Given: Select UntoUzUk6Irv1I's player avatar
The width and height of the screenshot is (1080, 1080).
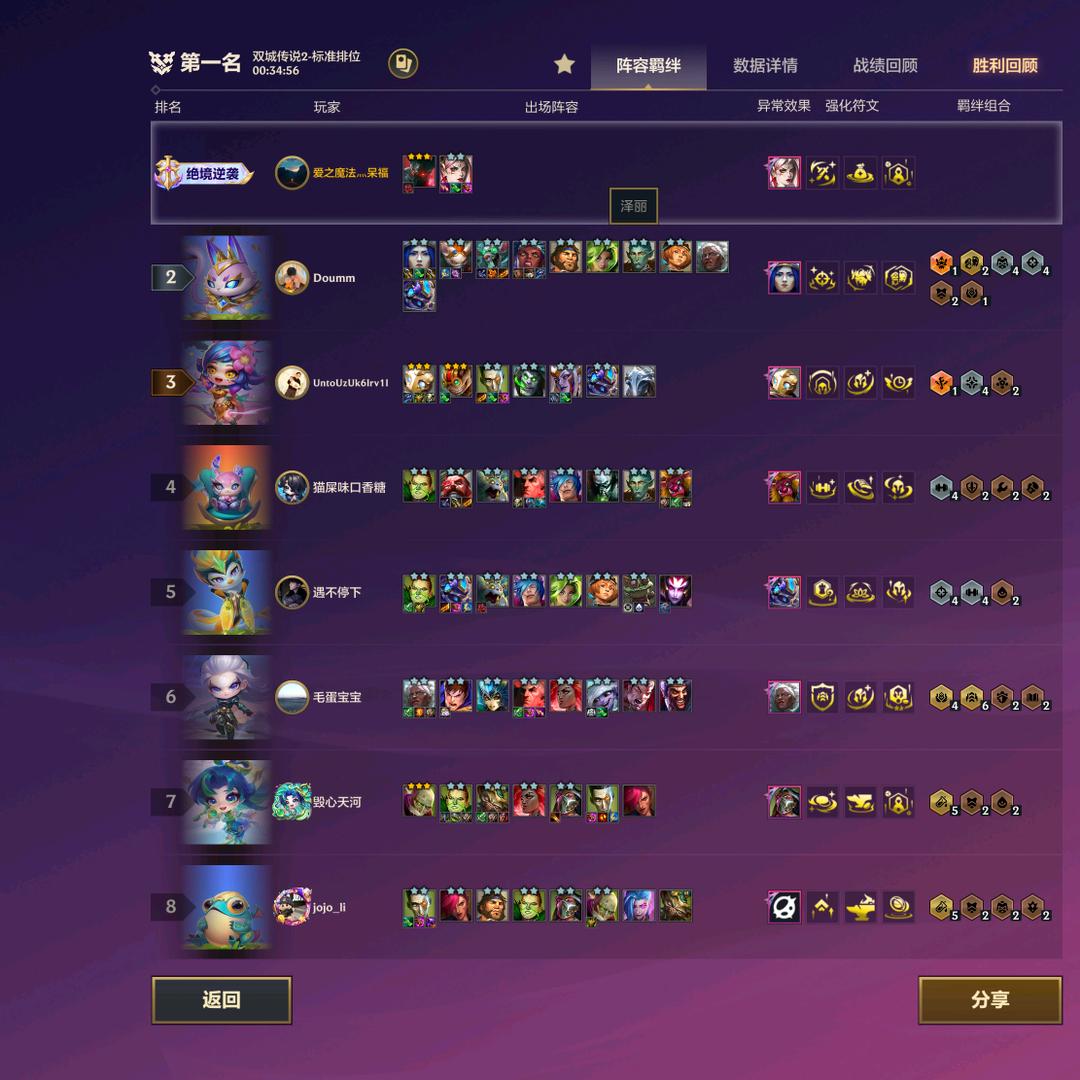Looking at the screenshot, I should (x=292, y=382).
